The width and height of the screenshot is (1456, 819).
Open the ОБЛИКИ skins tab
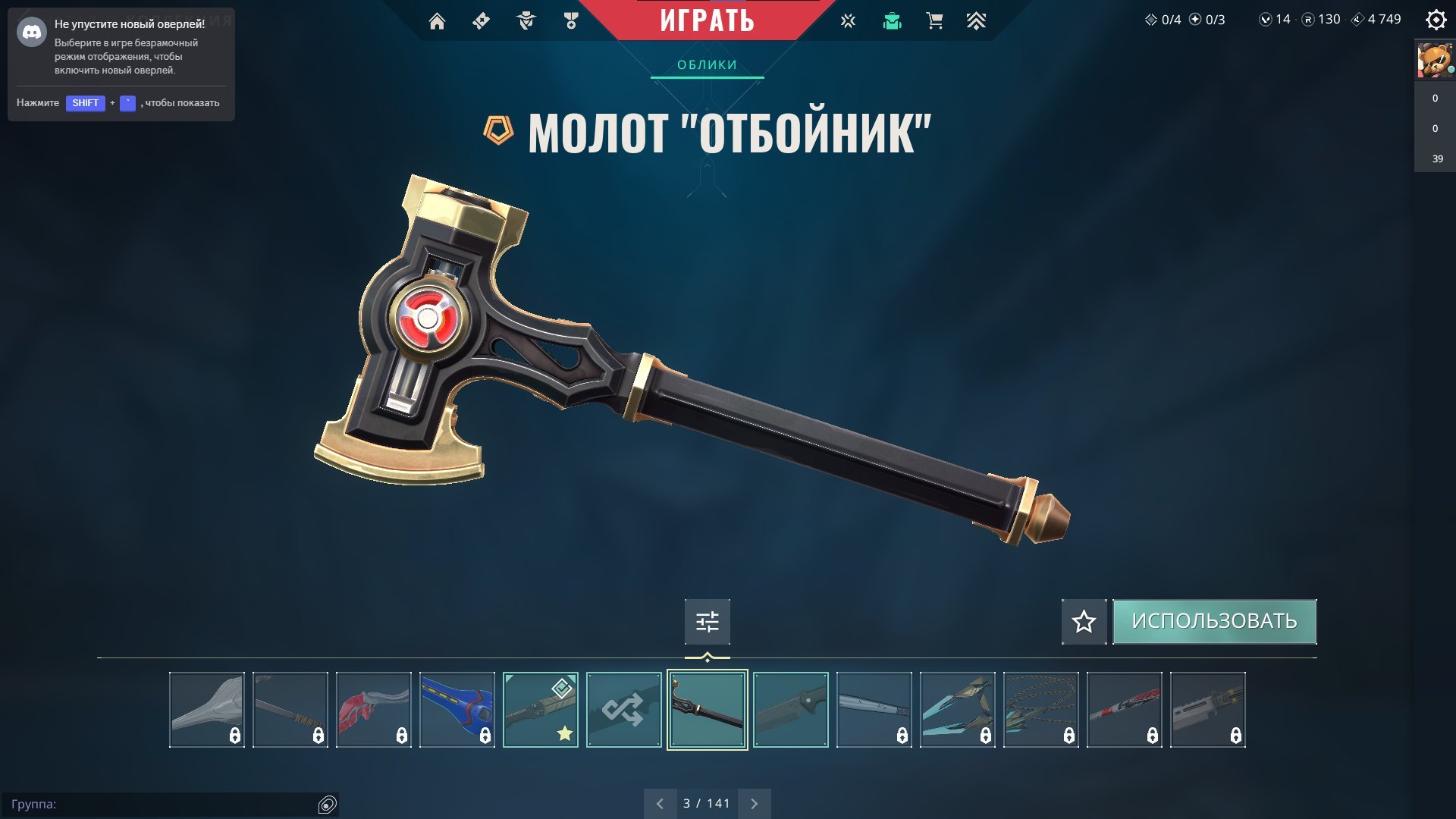click(707, 65)
